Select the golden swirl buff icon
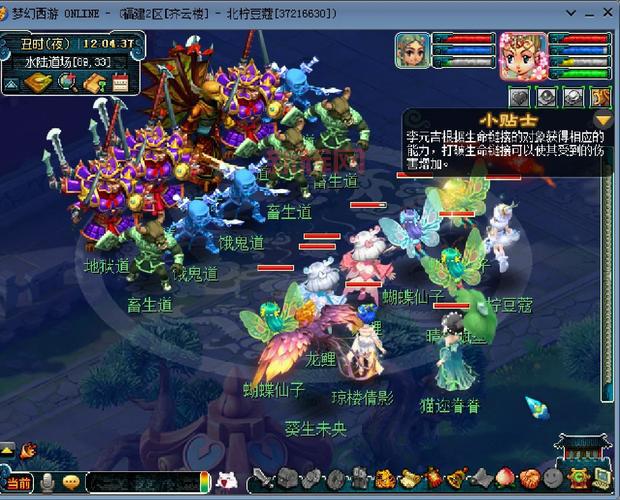Viewport: 620px width, 500px height. pos(600,97)
